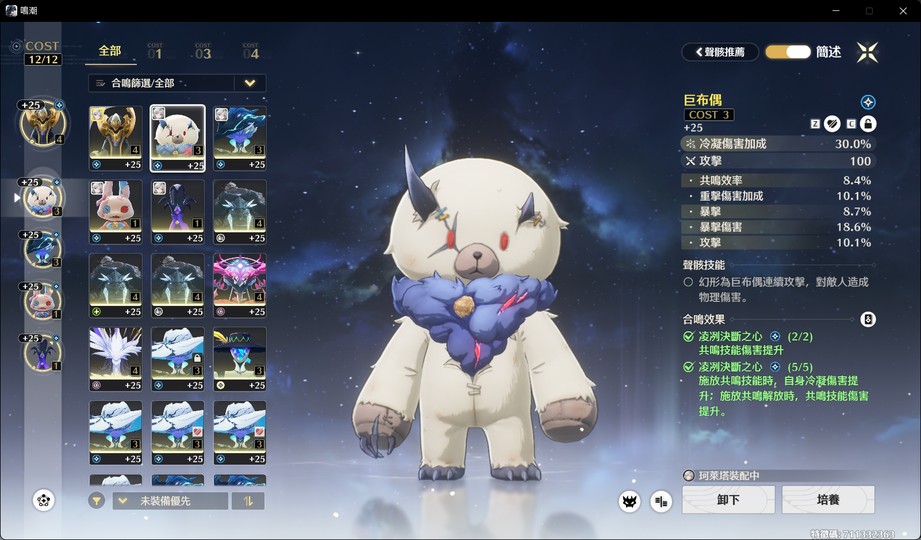Image resolution: width=921 pixels, height=540 pixels.
Task: Open the echo filter funnel button
Action: click(96, 501)
